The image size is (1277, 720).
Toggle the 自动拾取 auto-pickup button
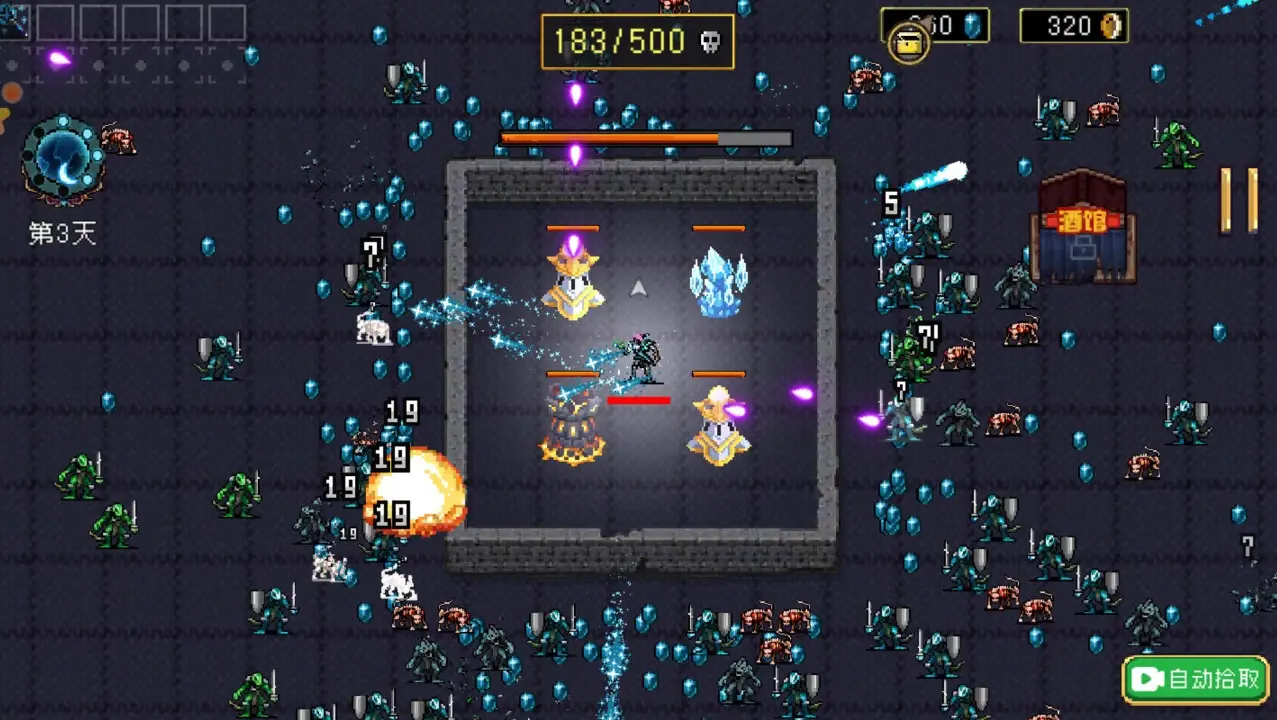click(1196, 680)
